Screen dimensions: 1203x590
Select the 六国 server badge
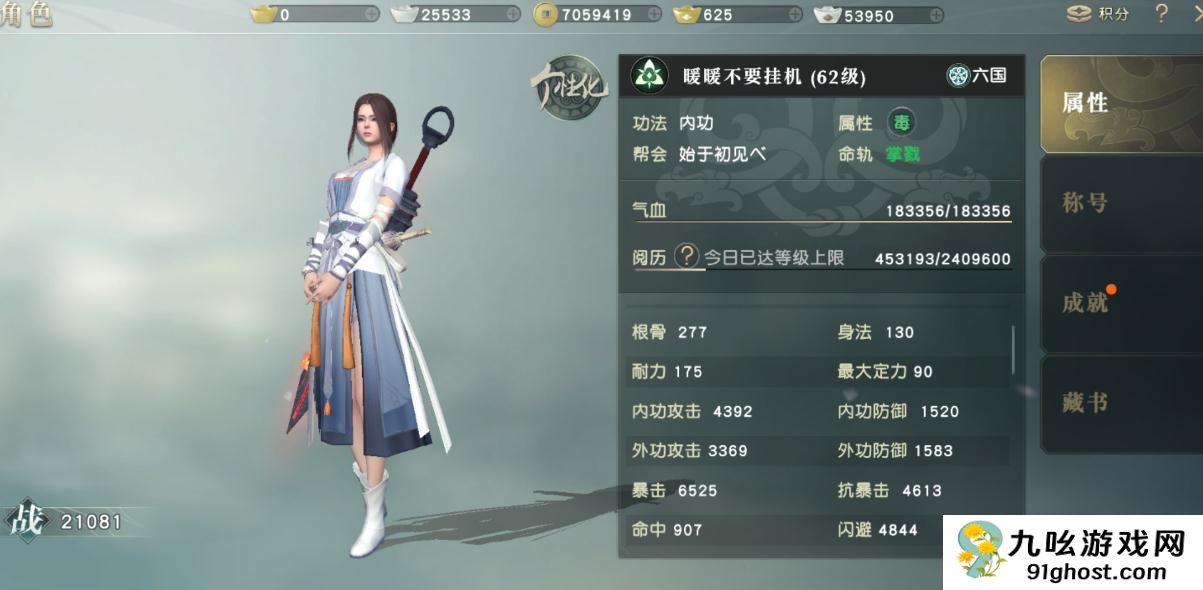click(x=977, y=75)
